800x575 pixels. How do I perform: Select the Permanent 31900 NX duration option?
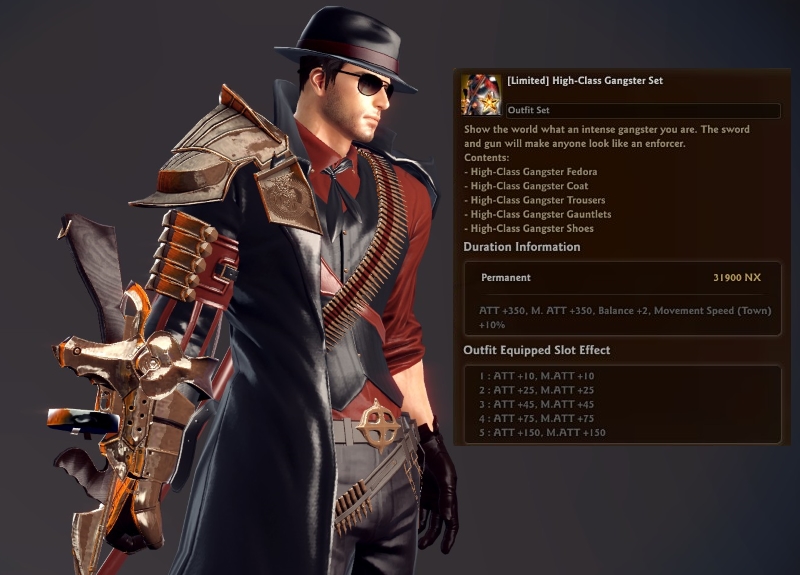[x=621, y=278]
